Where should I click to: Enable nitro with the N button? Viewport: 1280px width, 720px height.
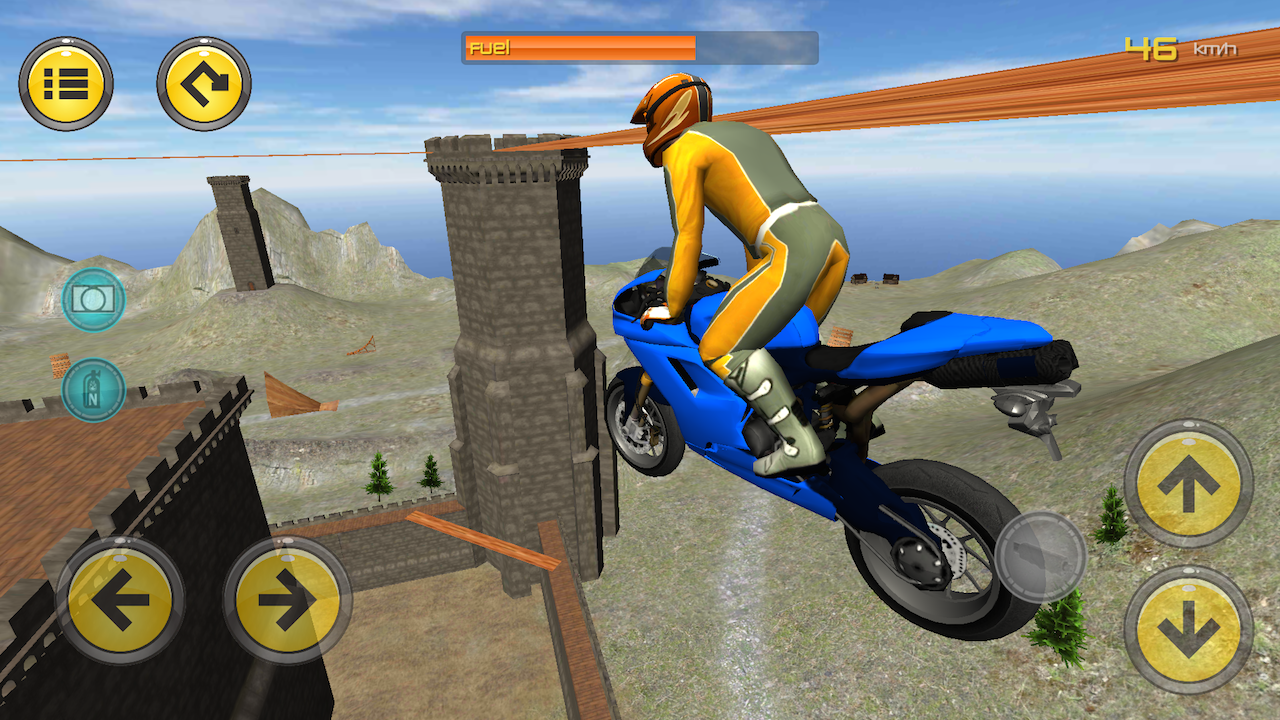(x=93, y=390)
